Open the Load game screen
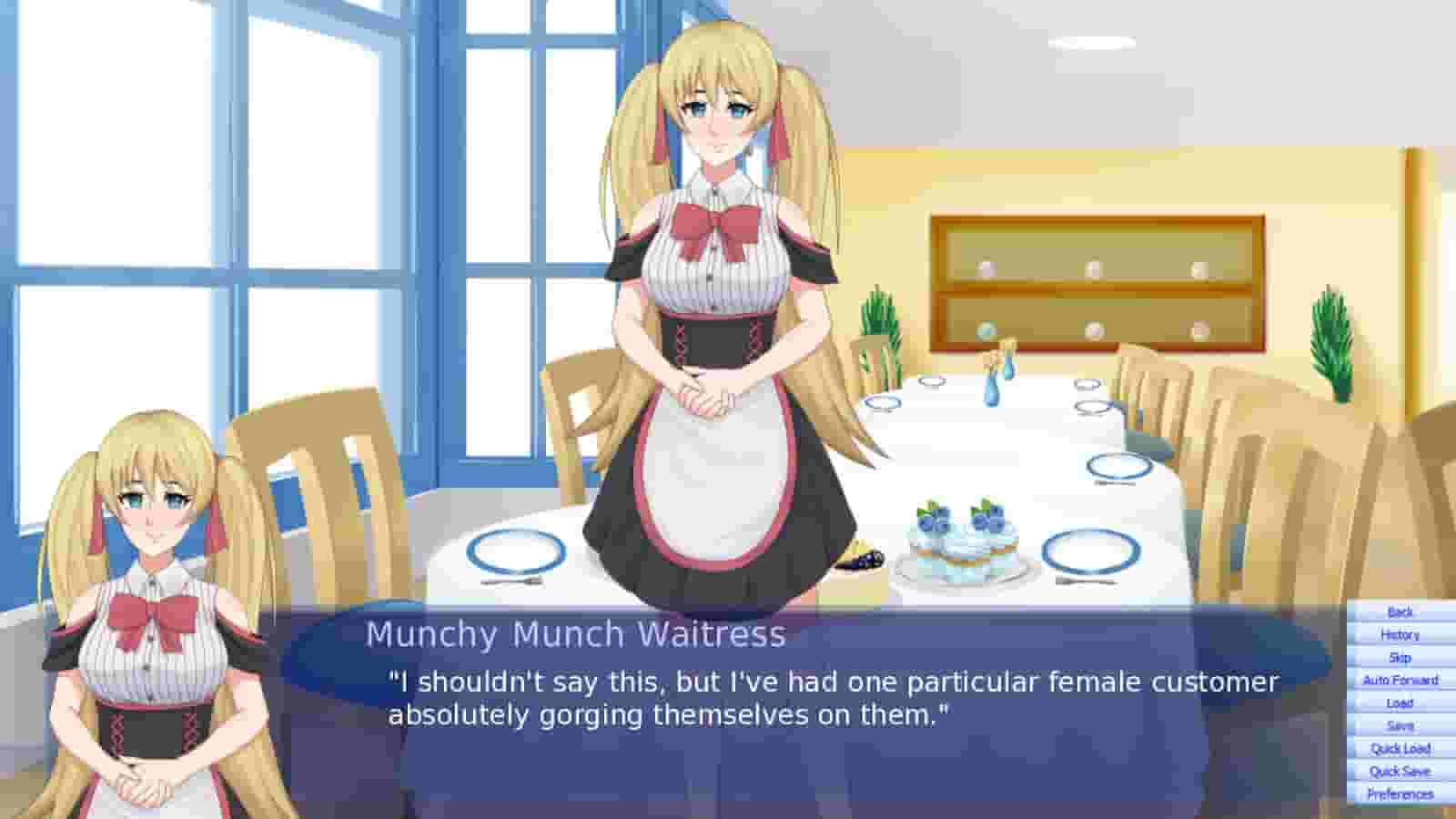The width and height of the screenshot is (1456, 819). point(1400,703)
